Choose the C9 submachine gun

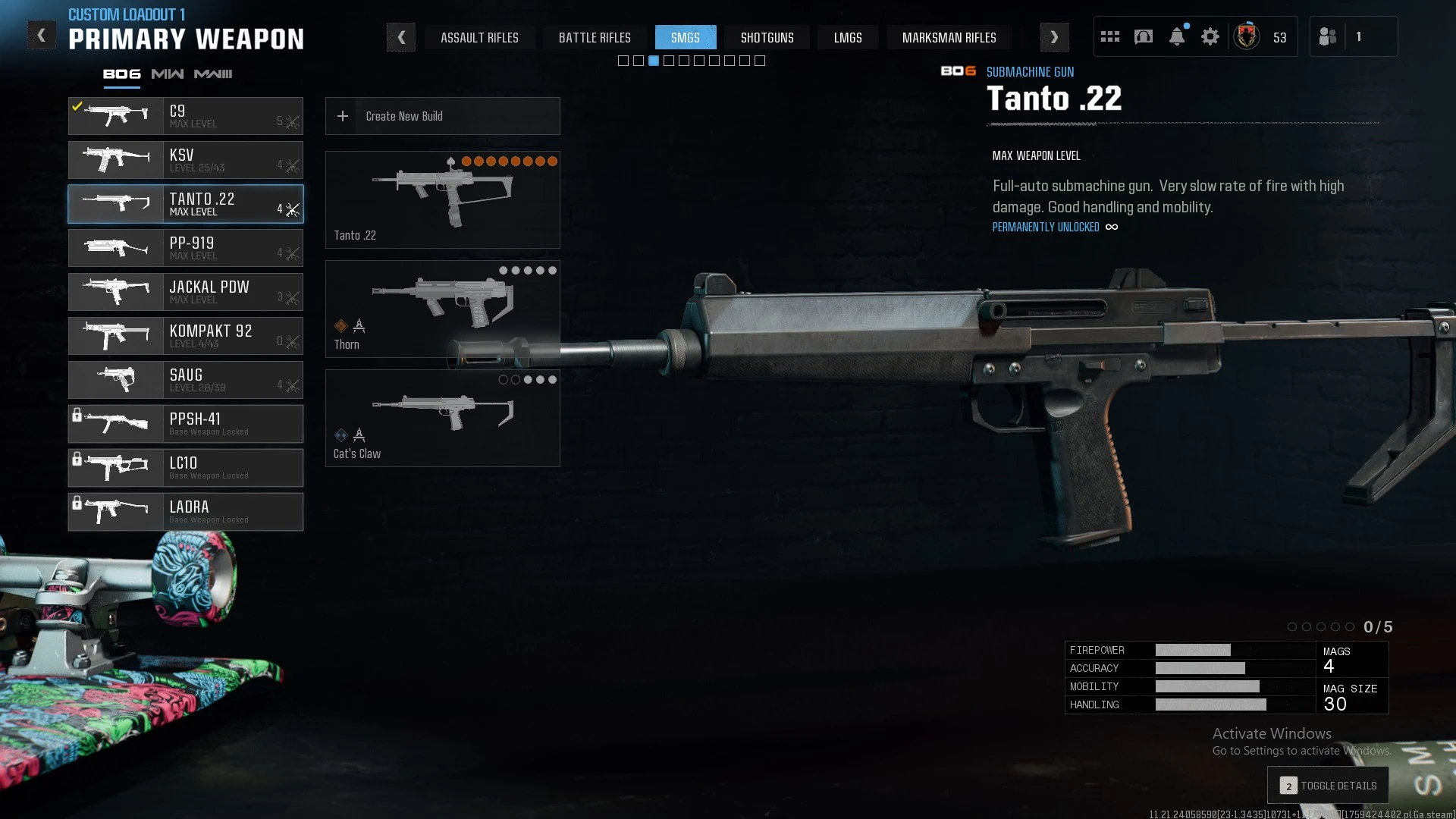(186, 116)
